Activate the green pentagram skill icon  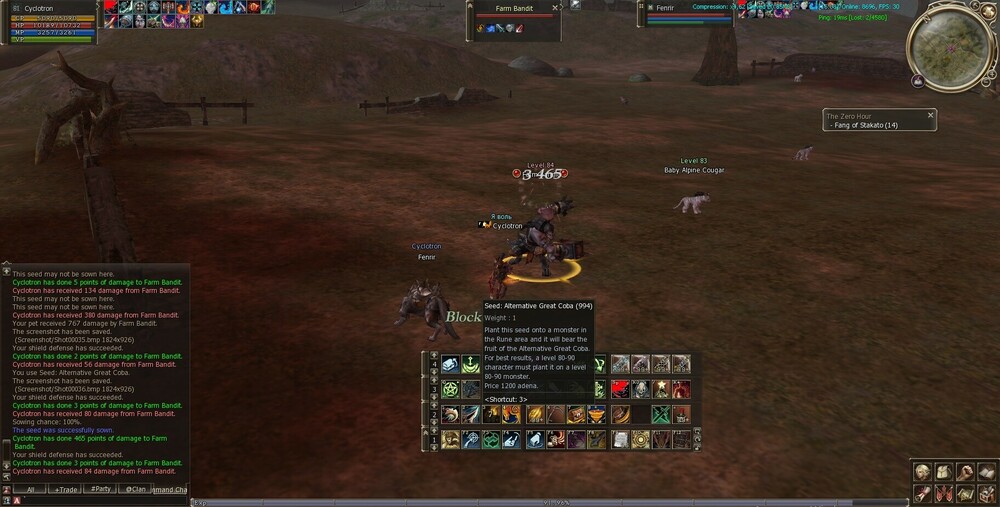[x=450, y=389]
